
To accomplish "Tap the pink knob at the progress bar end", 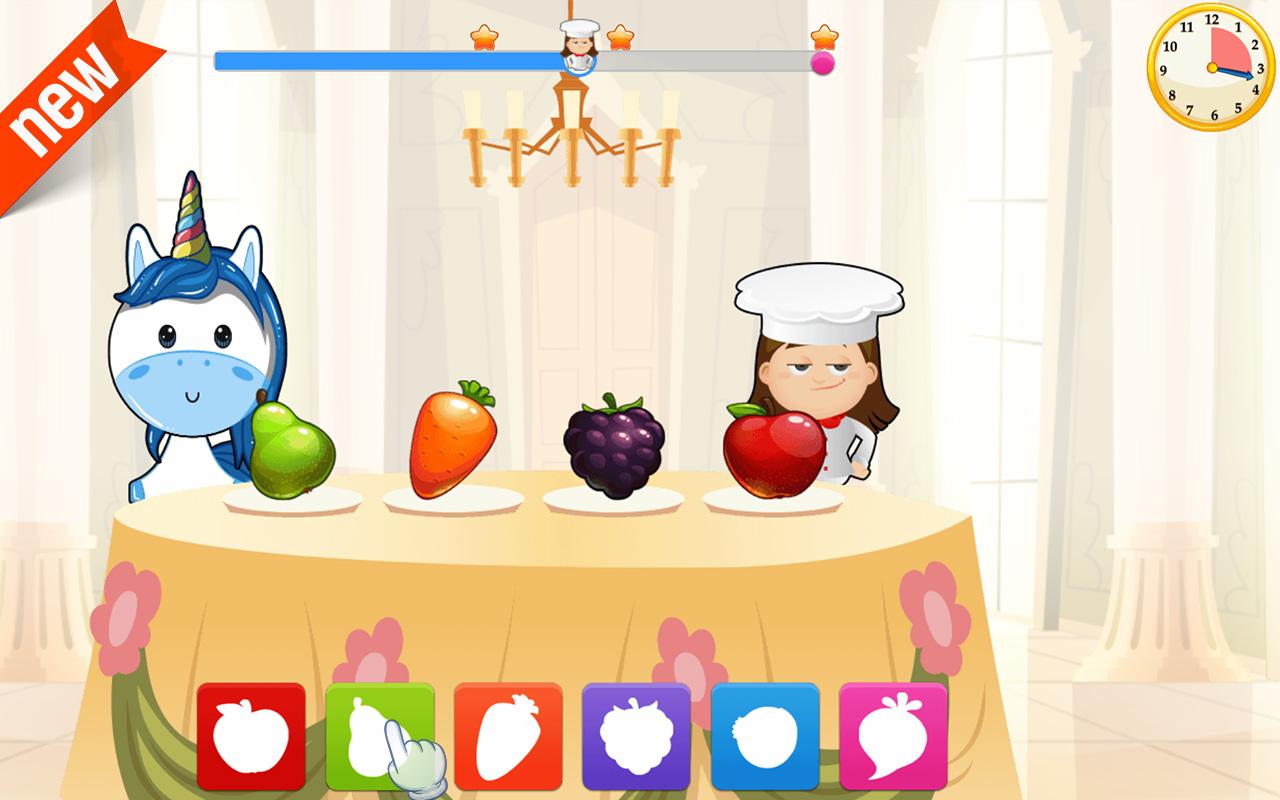I will click(x=823, y=64).
